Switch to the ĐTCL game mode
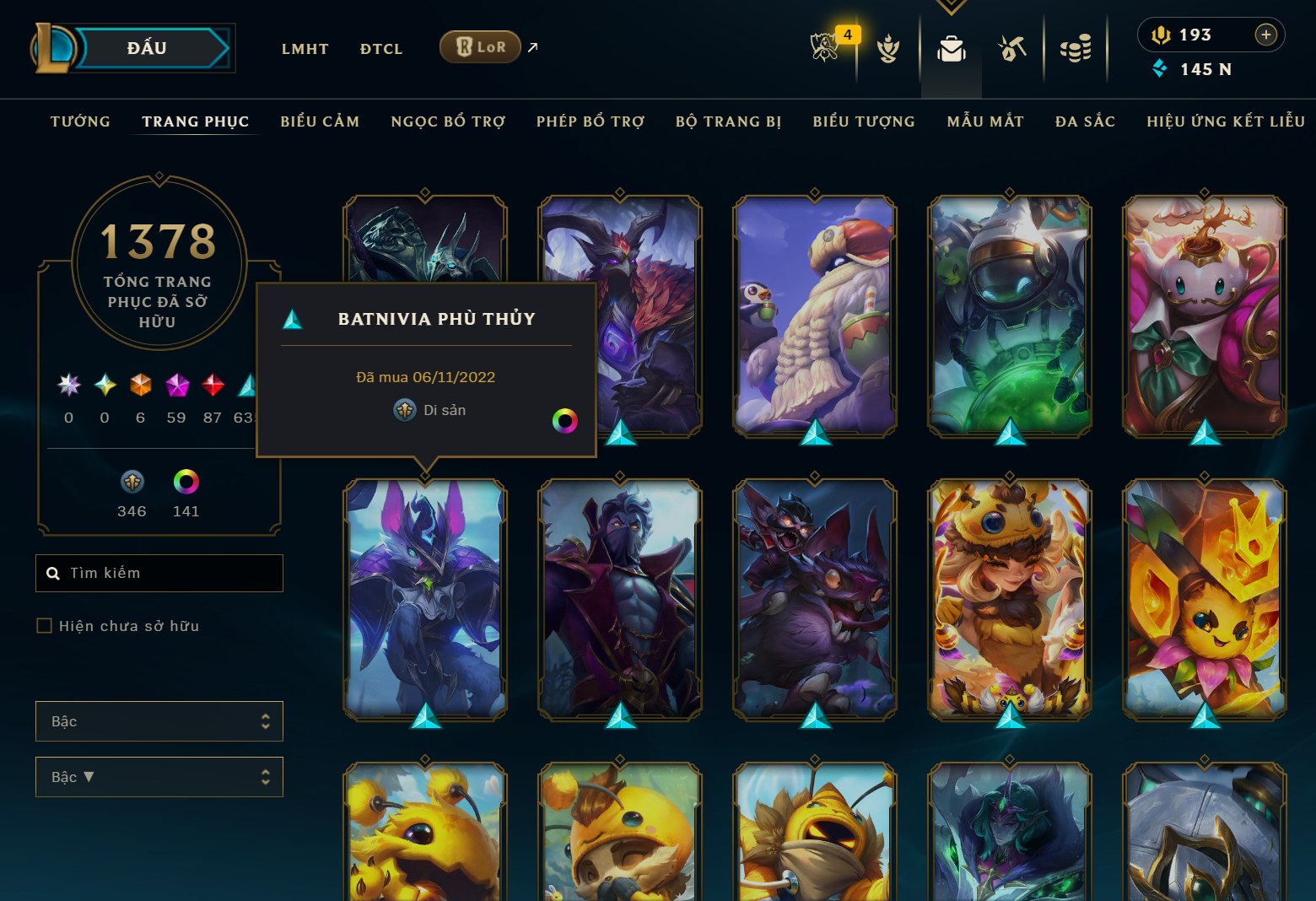This screenshot has width=1316, height=901. [x=381, y=49]
